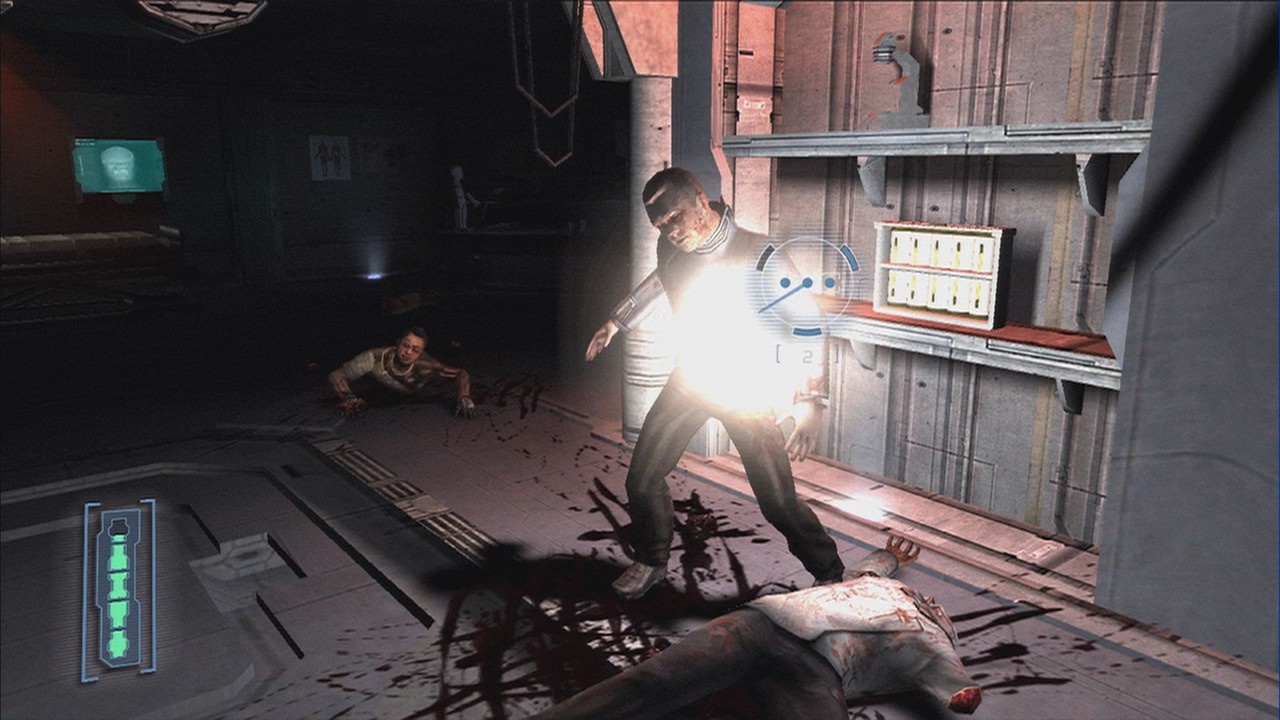Screen dimensions: 1280x720
Task: Expand the bracket frame around the ammo count
Action: pyautogui.click(x=807, y=352)
